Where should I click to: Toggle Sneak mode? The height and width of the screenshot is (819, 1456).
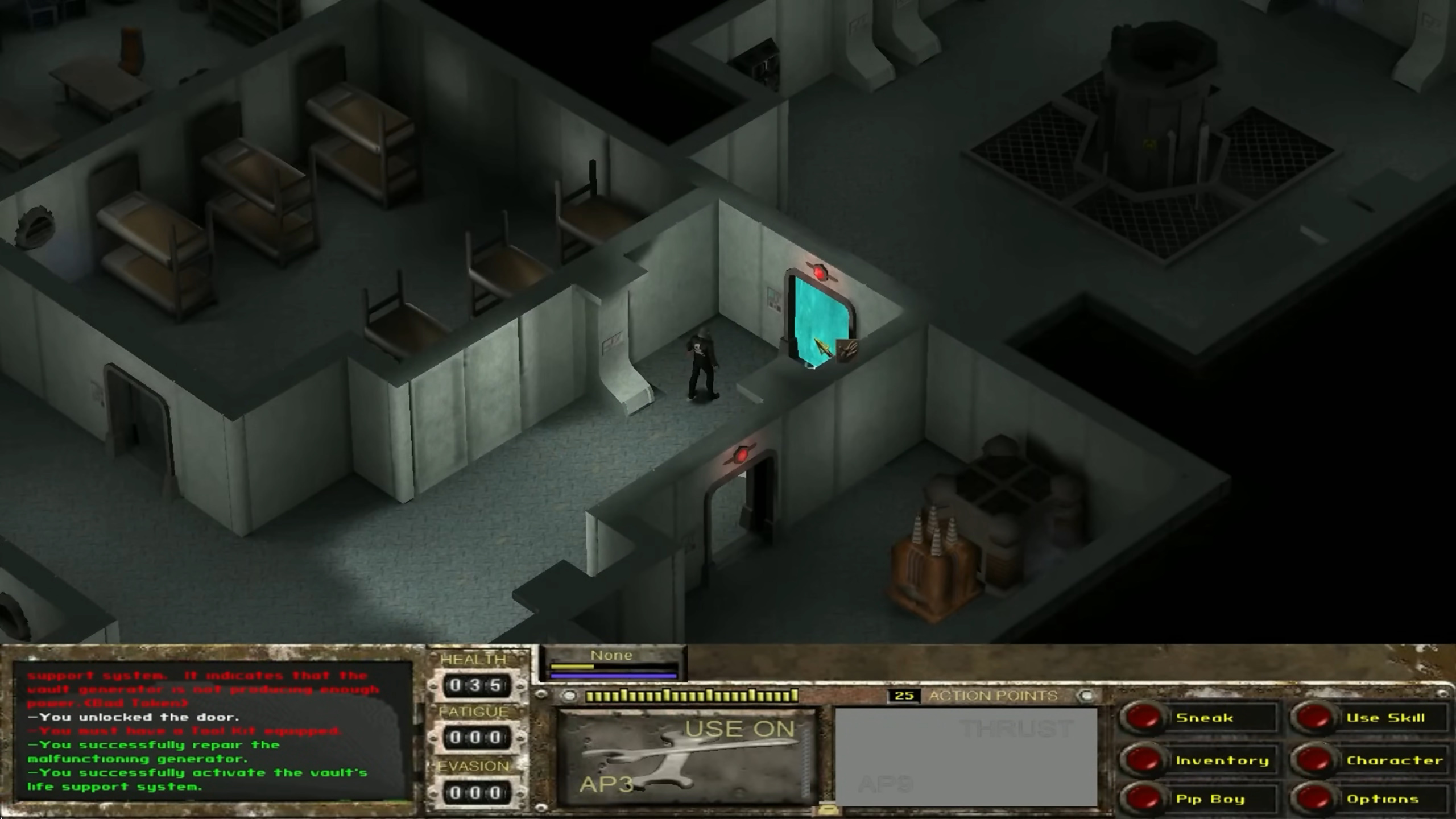[1143, 718]
